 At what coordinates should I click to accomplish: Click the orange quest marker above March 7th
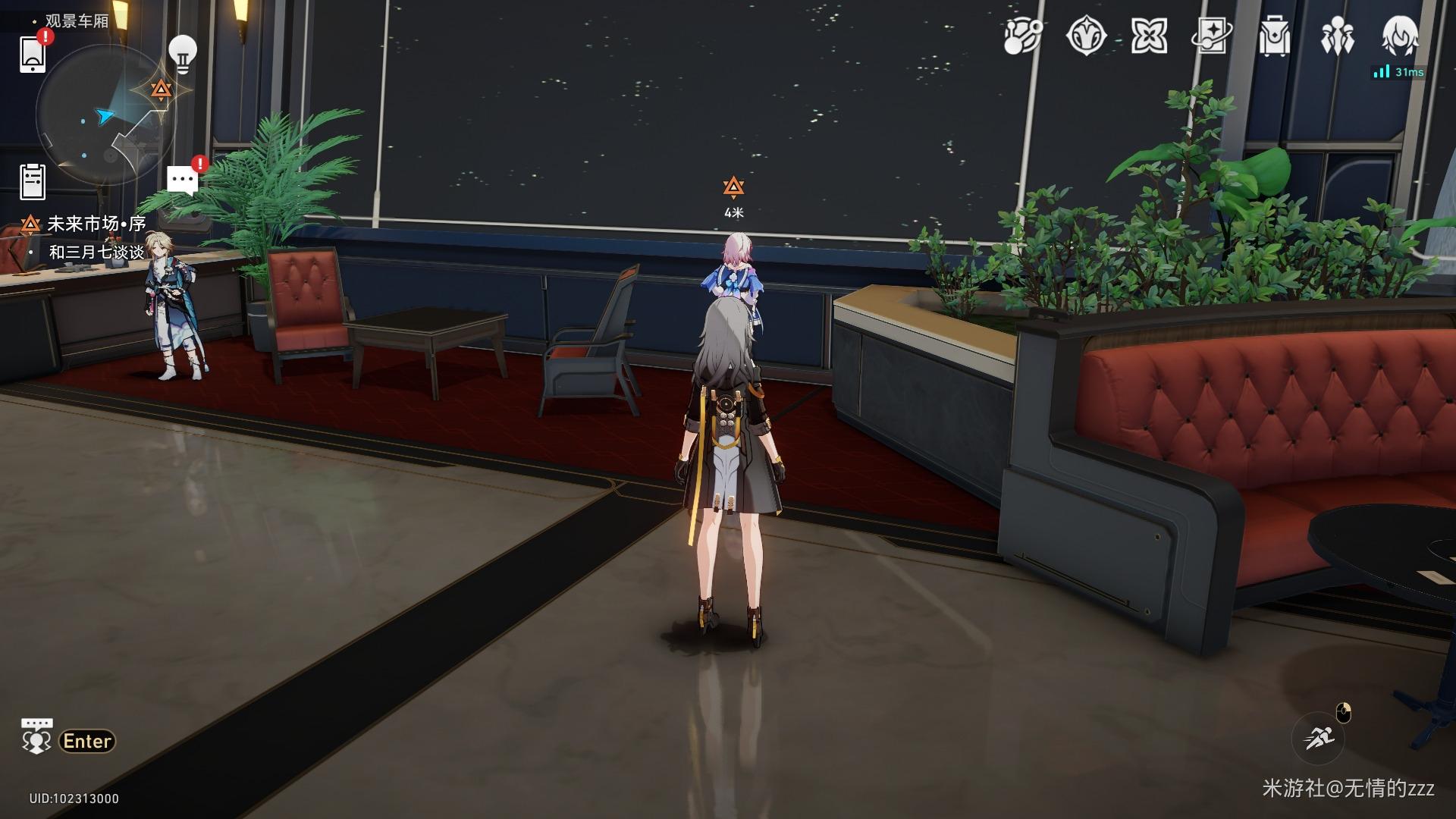[x=733, y=187]
